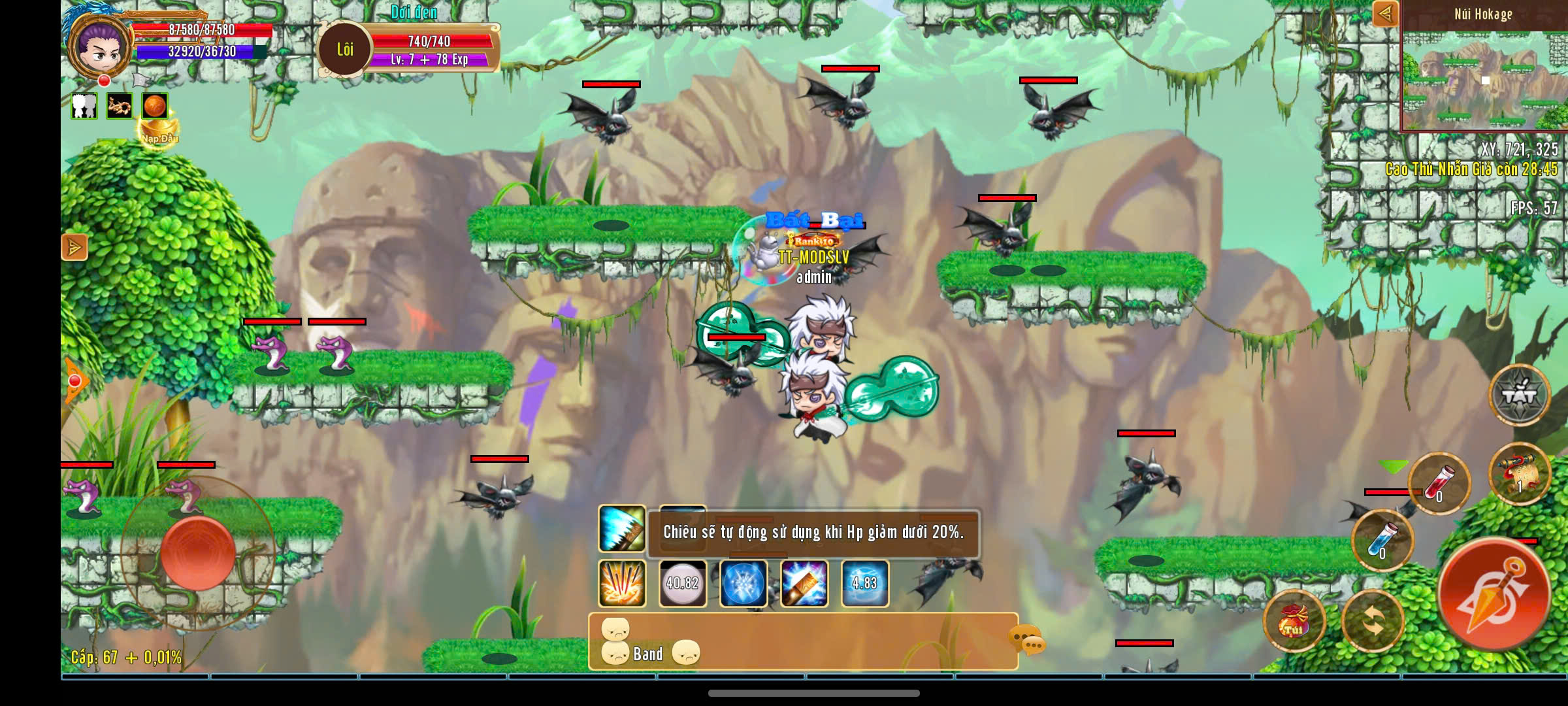Use the red health potion
Viewport: 1568px width, 706px height.
coord(1439,483)
